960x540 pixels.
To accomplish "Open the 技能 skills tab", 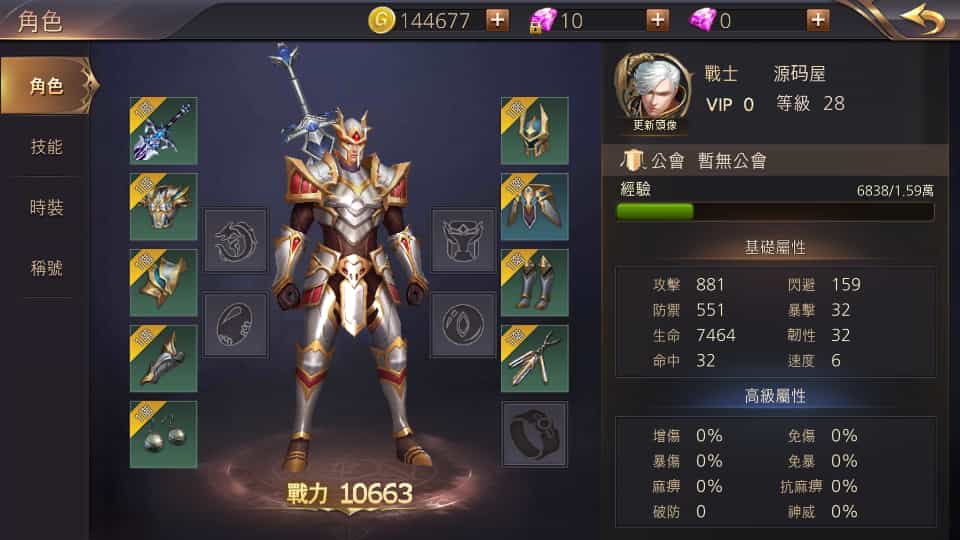I will point(47,147).
